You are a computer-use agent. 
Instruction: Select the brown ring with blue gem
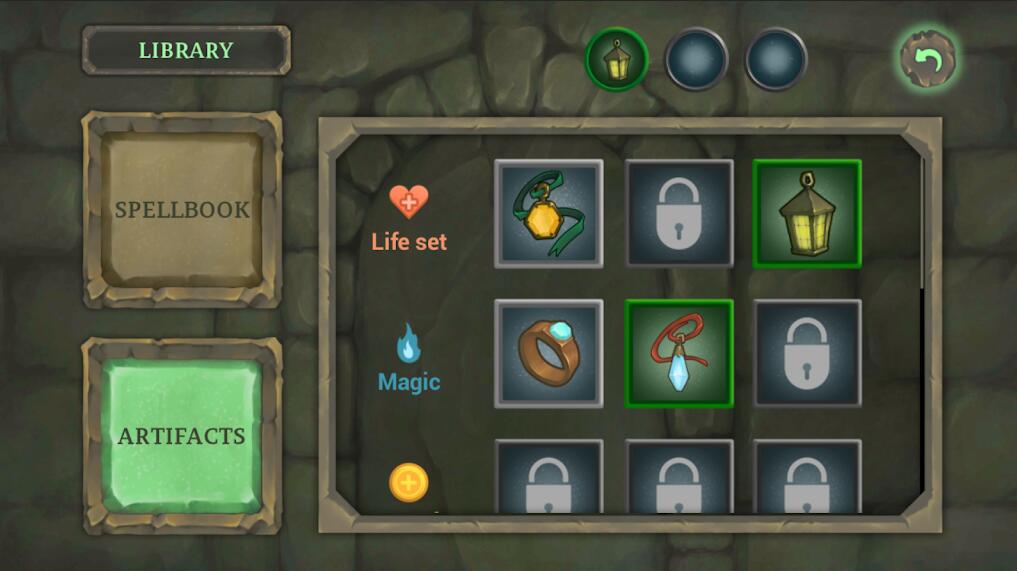[x=549, y=354]
